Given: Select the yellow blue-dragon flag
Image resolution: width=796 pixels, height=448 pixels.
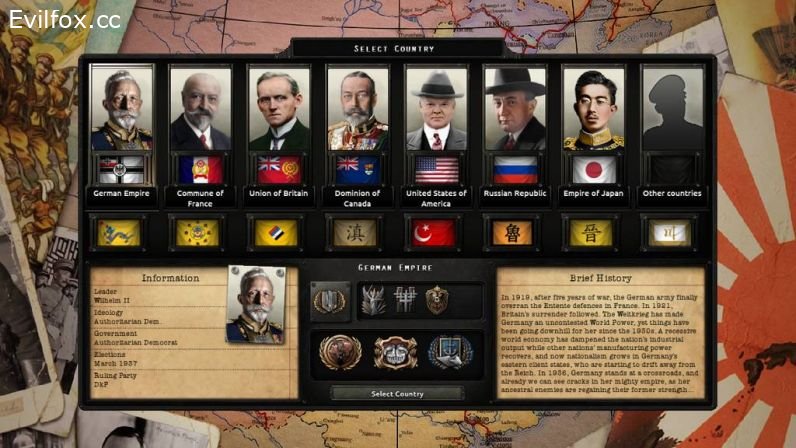Looking at the screenshot, I should click(x=120, y=233).
